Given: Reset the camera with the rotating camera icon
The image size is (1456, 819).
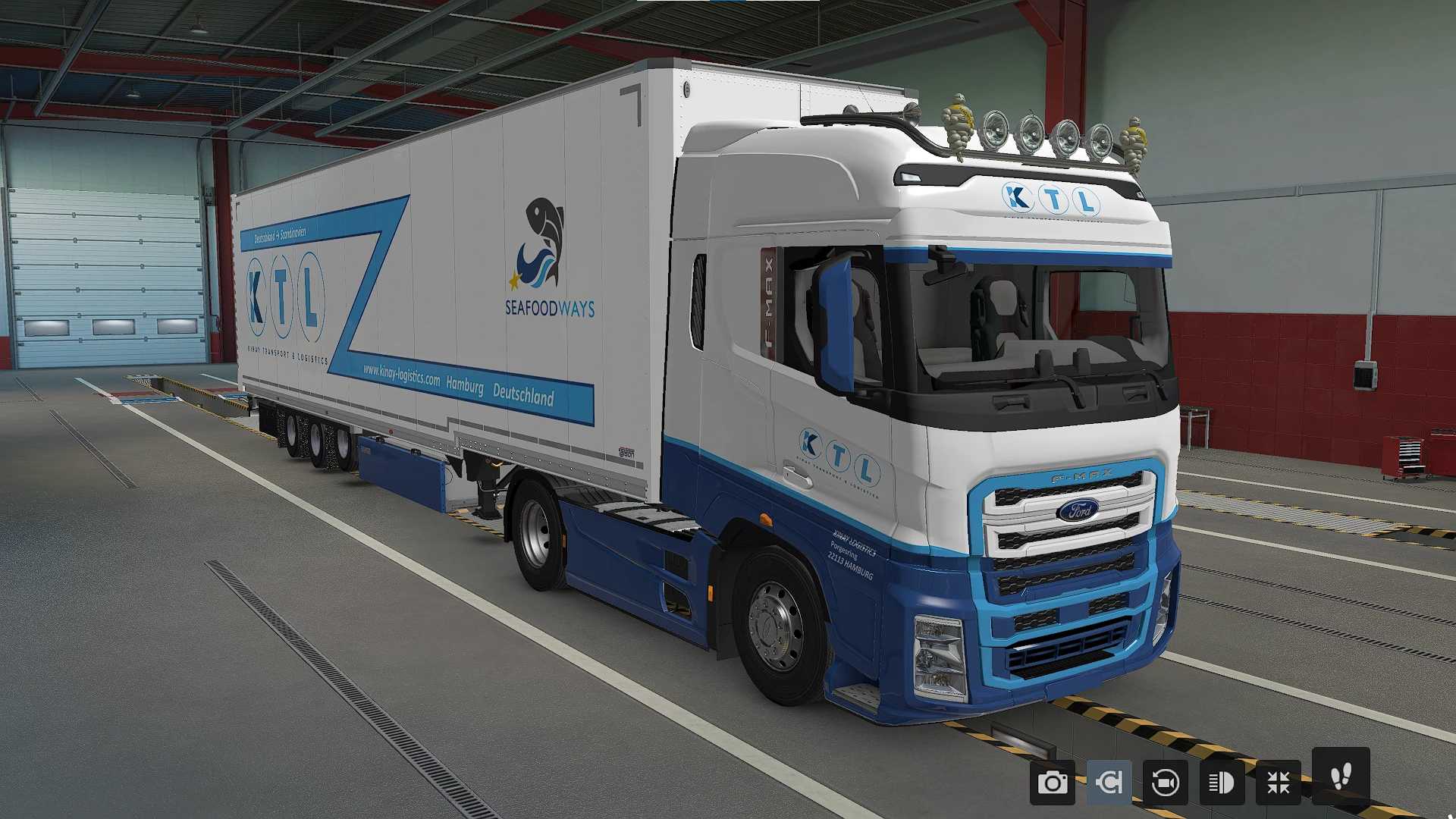Looking at the screenshot, I should [1165, 783].
